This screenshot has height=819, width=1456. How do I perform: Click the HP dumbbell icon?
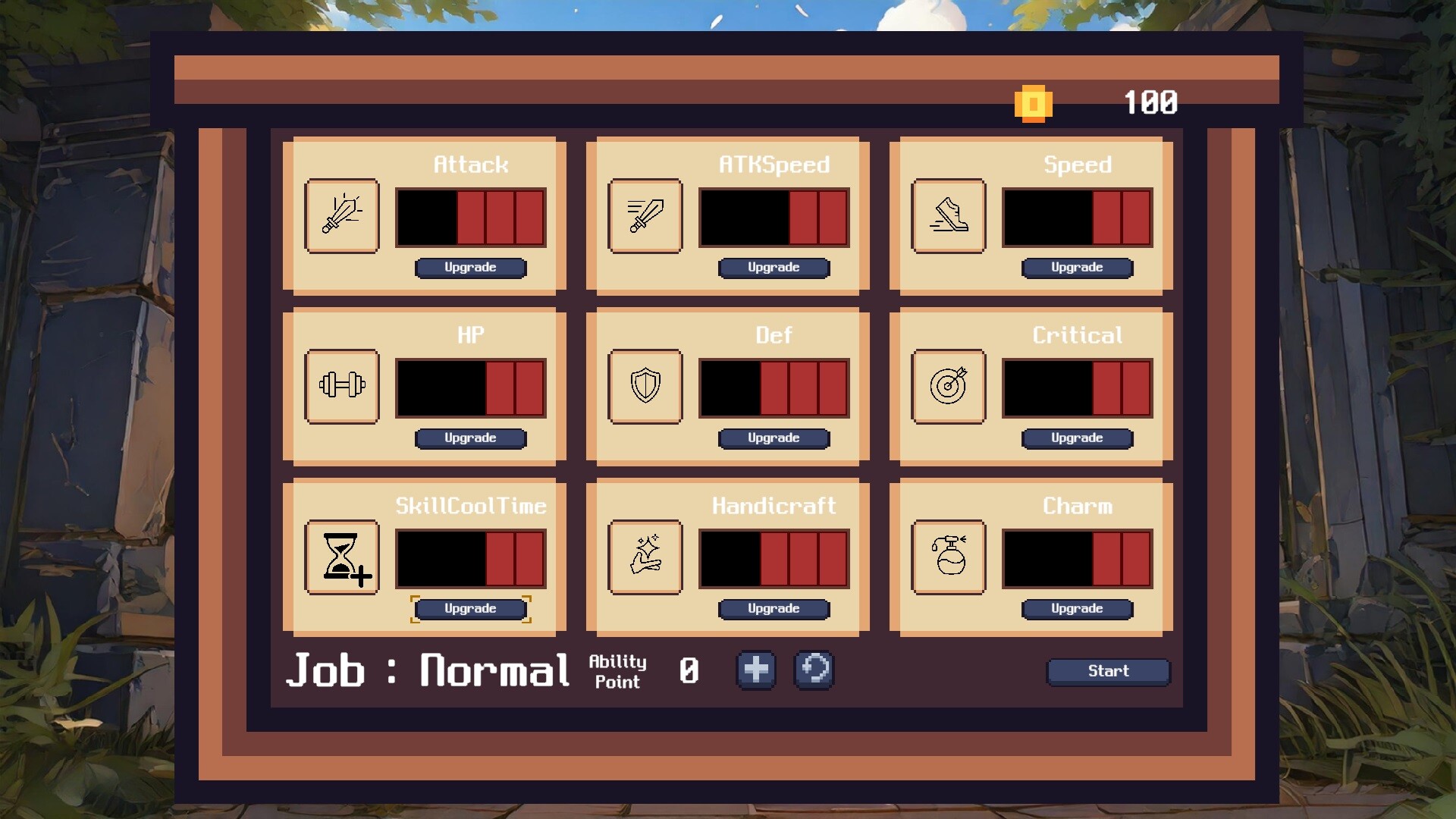(x=342, y=387)
